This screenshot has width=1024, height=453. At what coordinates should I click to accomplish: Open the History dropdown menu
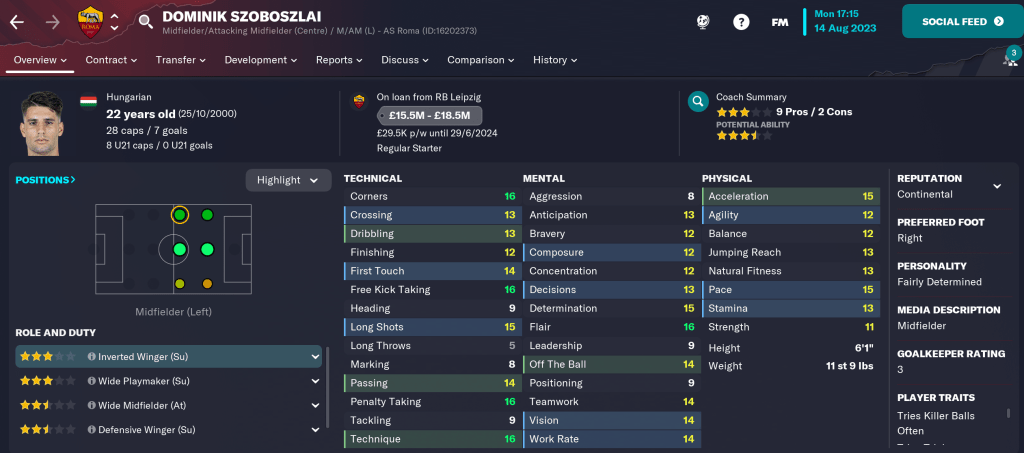coord(555,60)
